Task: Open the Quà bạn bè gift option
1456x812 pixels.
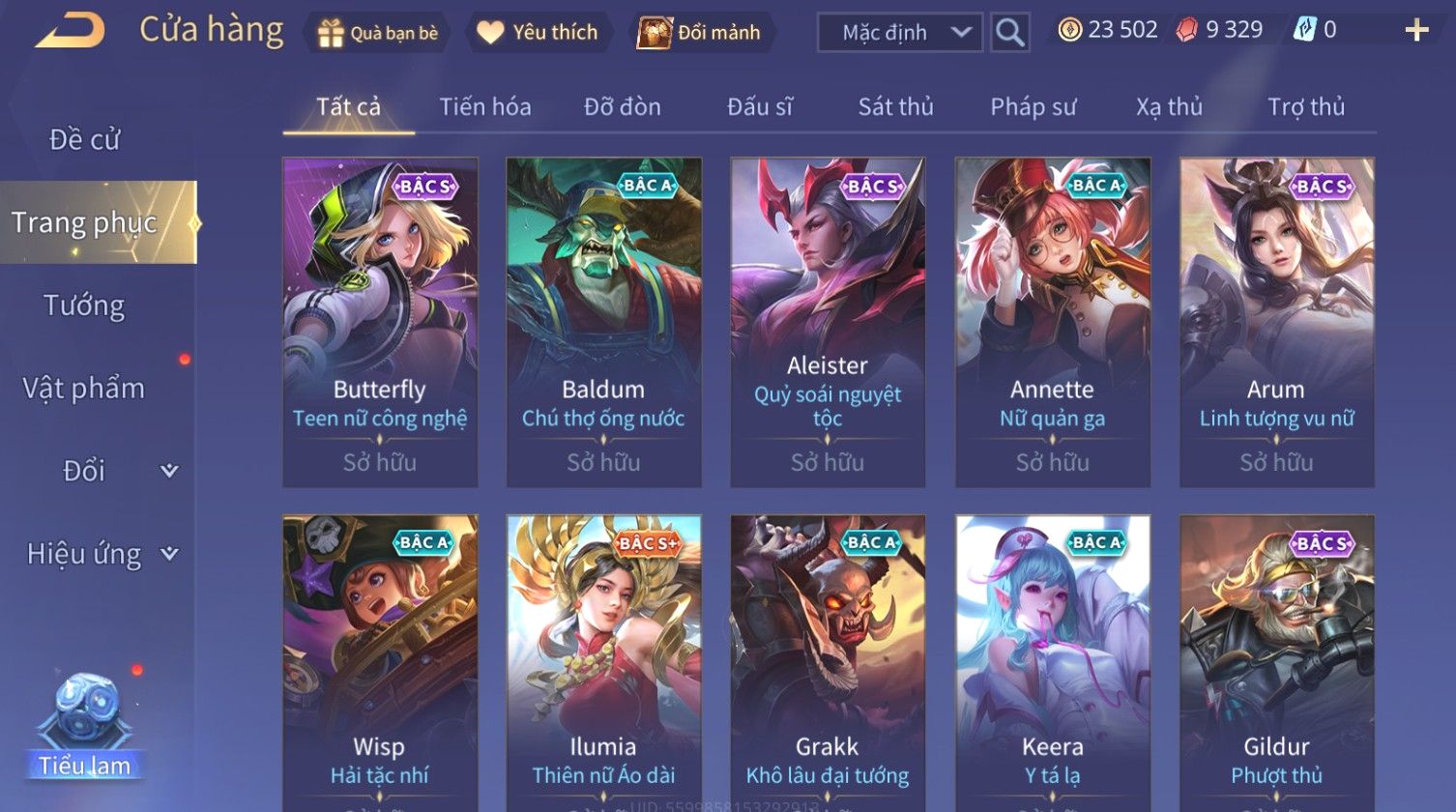Action: [378, 33]
